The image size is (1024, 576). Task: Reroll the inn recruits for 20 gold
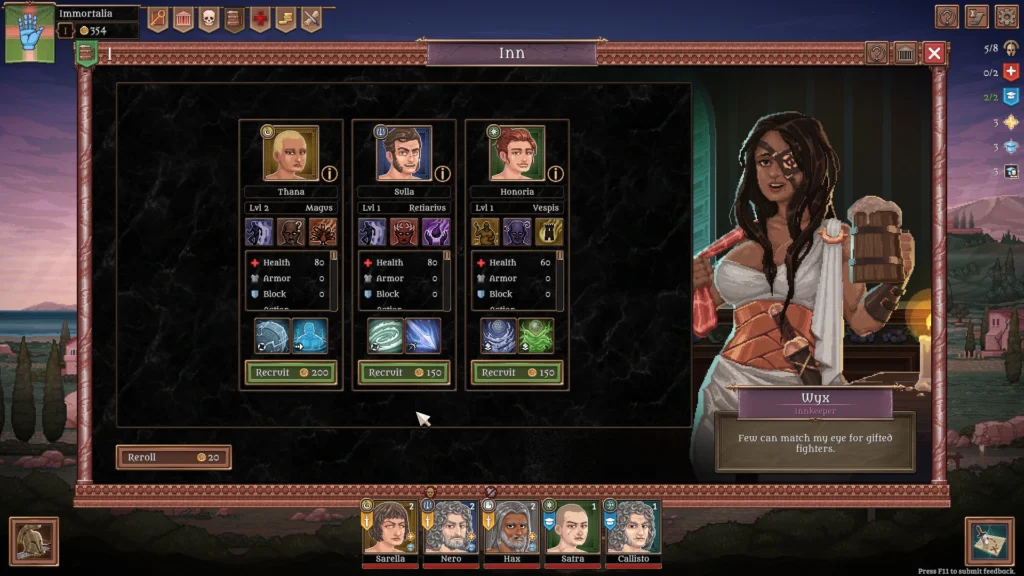[x=174, y=457]
